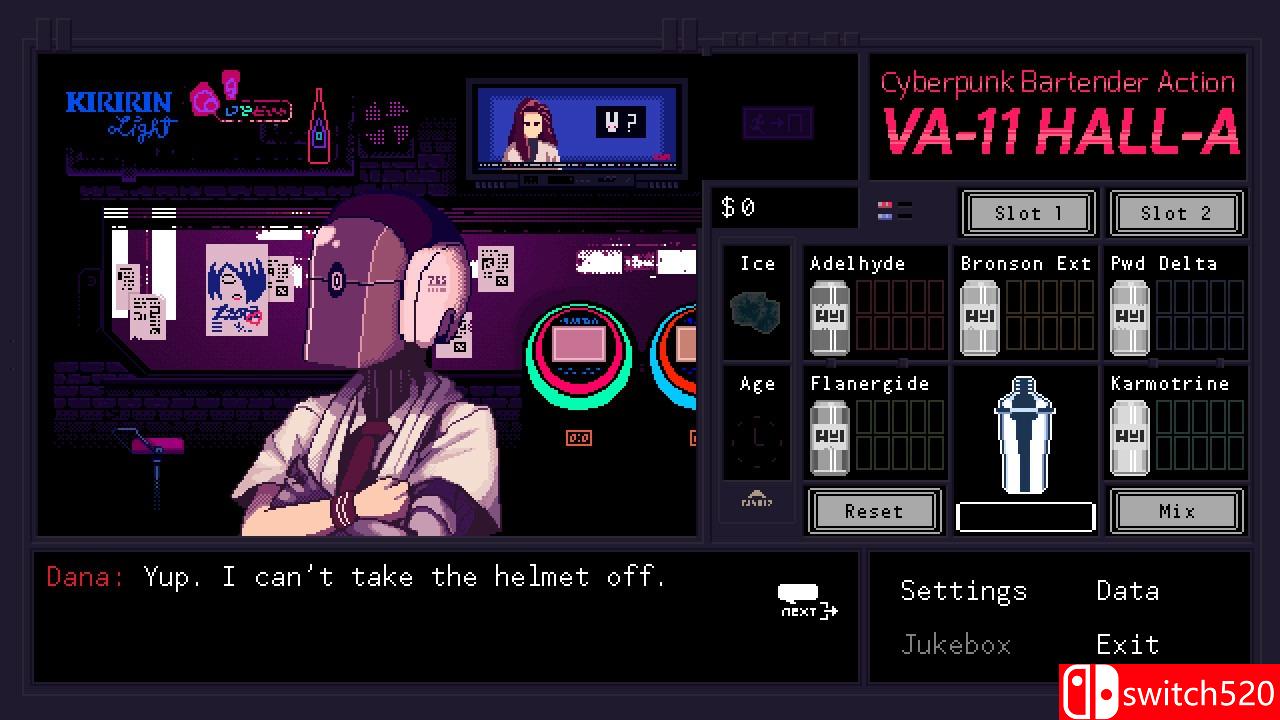Switch to Slot 2
Screen dimensions: 1280x720
click(1177, 213)
